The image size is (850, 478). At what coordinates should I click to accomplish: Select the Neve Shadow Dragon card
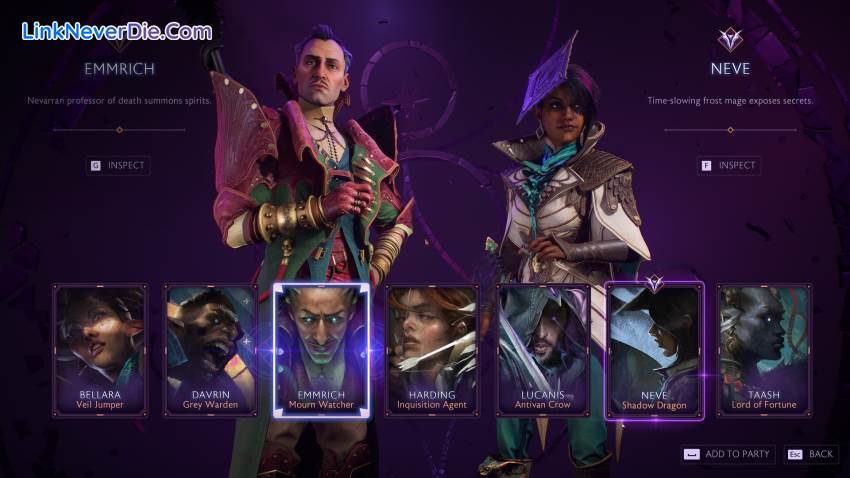pyautogui.click(x=654, y=350)
